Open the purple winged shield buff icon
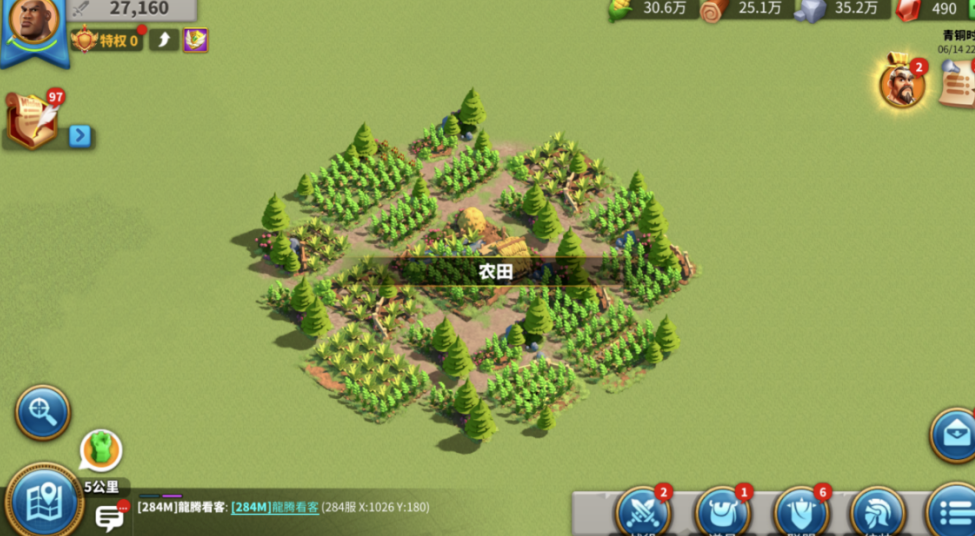Screen dimensions: 975x536 coord(196,40)
